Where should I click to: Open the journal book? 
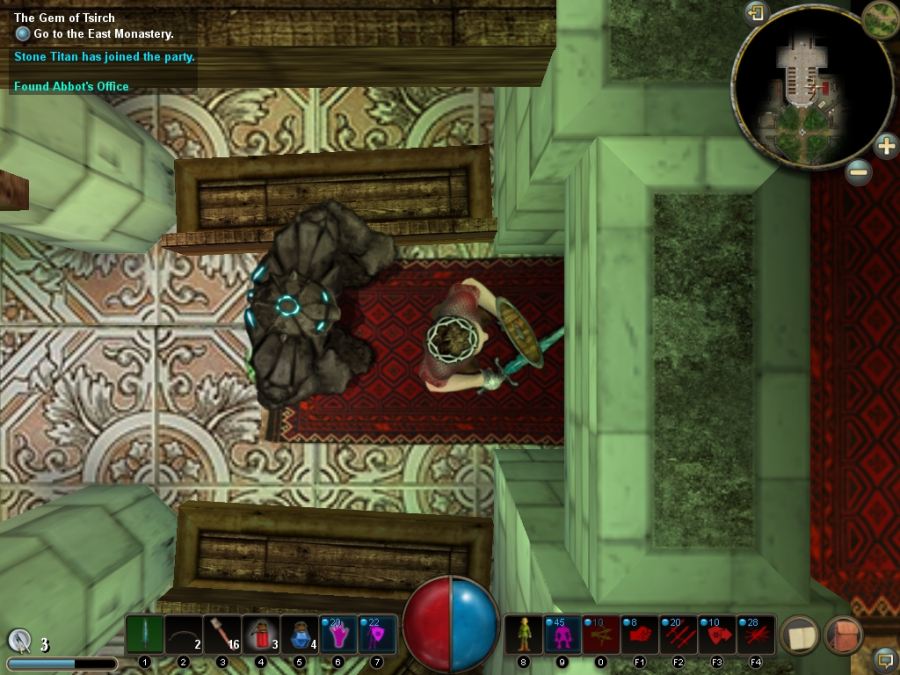coord(799,634)
